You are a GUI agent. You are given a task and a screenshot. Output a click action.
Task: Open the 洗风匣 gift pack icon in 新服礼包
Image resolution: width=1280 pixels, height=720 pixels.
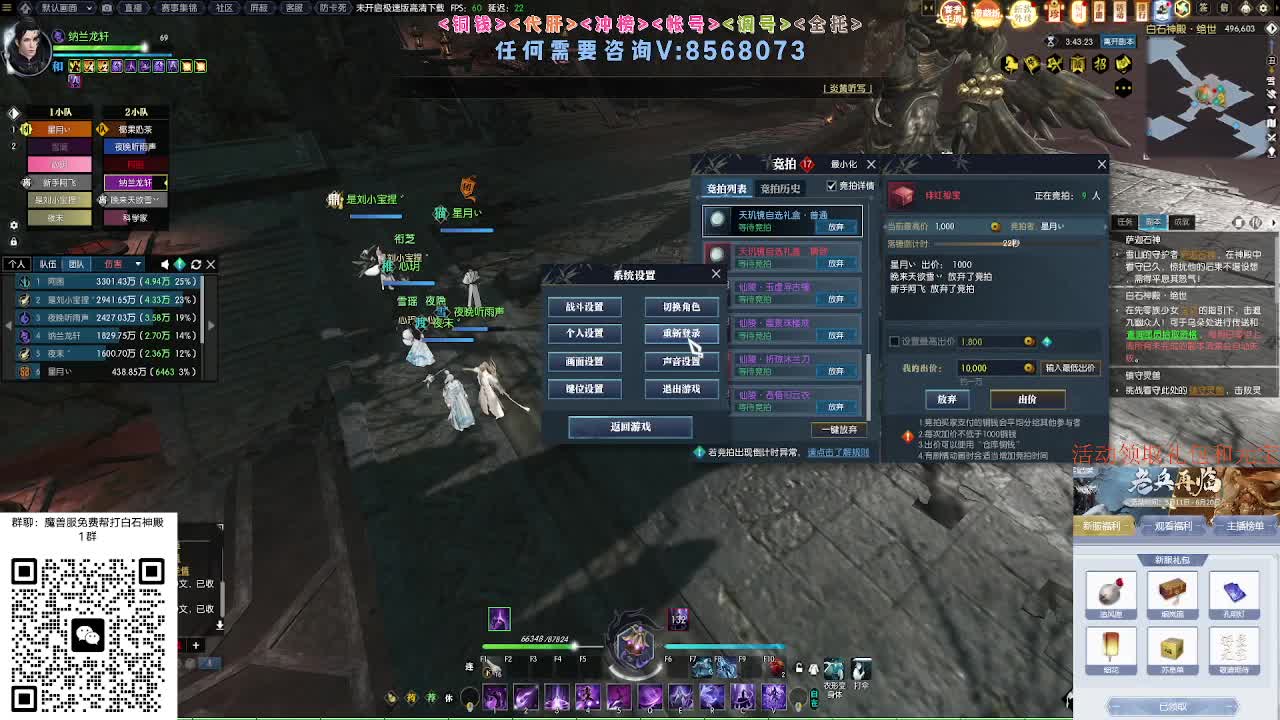coord(1111,593)
